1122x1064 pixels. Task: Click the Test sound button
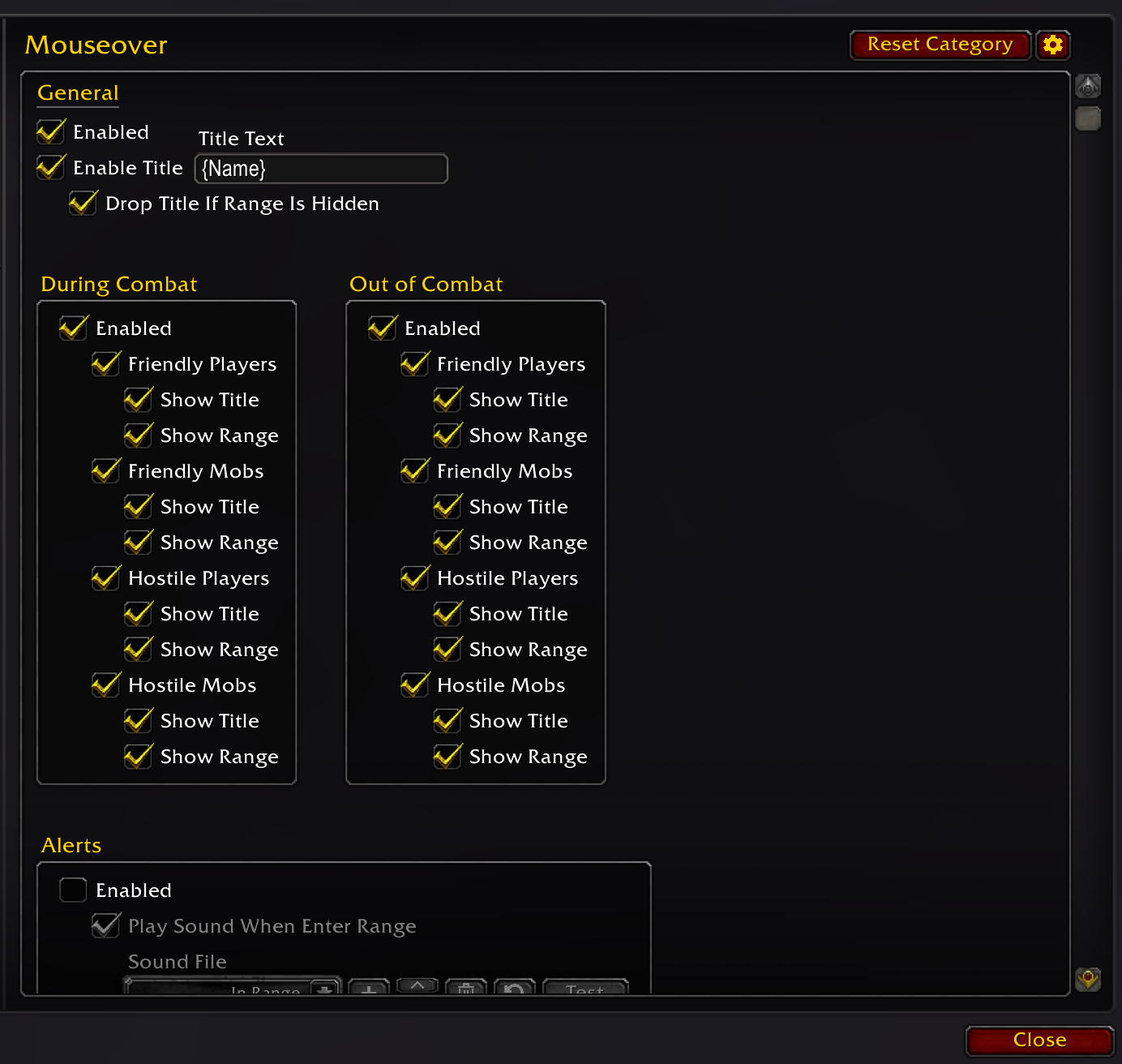pyautogui.click(x=585, y=991)
